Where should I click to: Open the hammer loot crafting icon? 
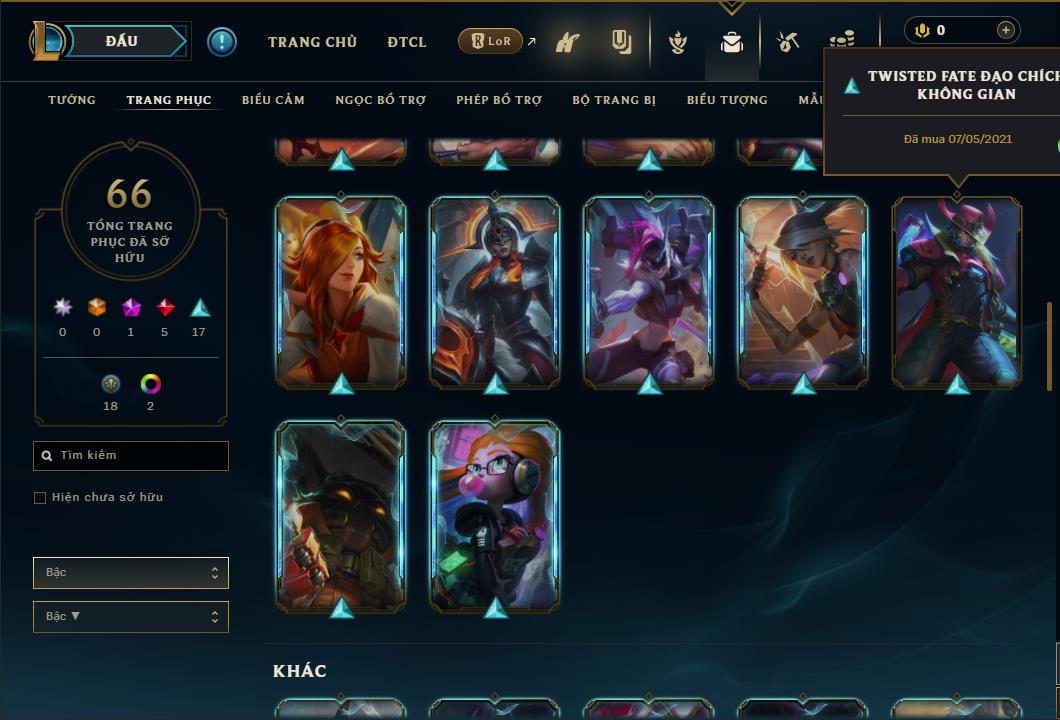(788, 42)
